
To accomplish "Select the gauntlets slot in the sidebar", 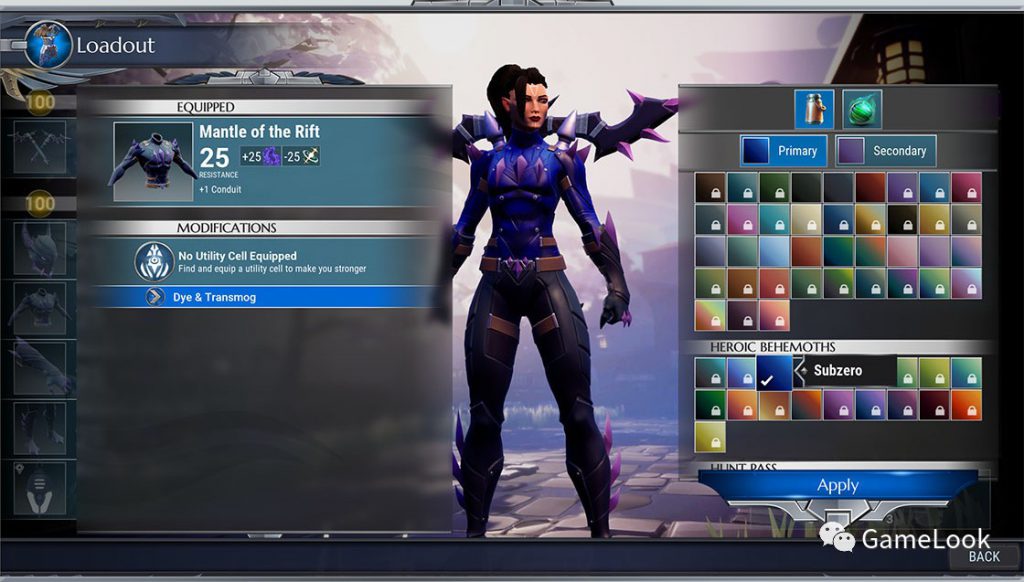I will coord(40,368).
